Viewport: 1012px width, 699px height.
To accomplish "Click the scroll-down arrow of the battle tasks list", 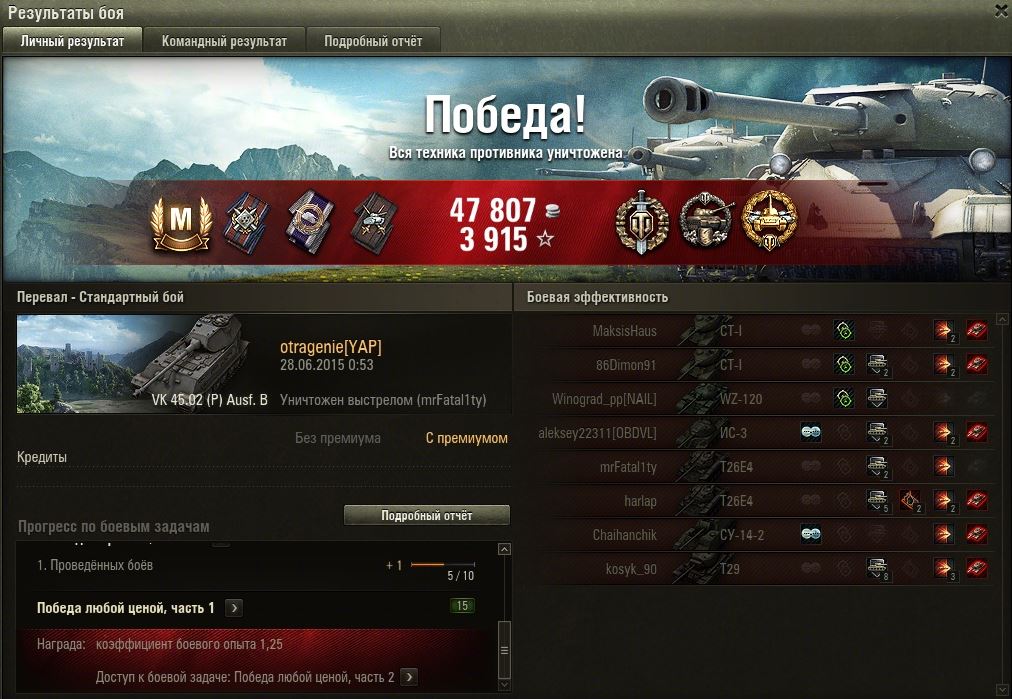I will [504, 686].
